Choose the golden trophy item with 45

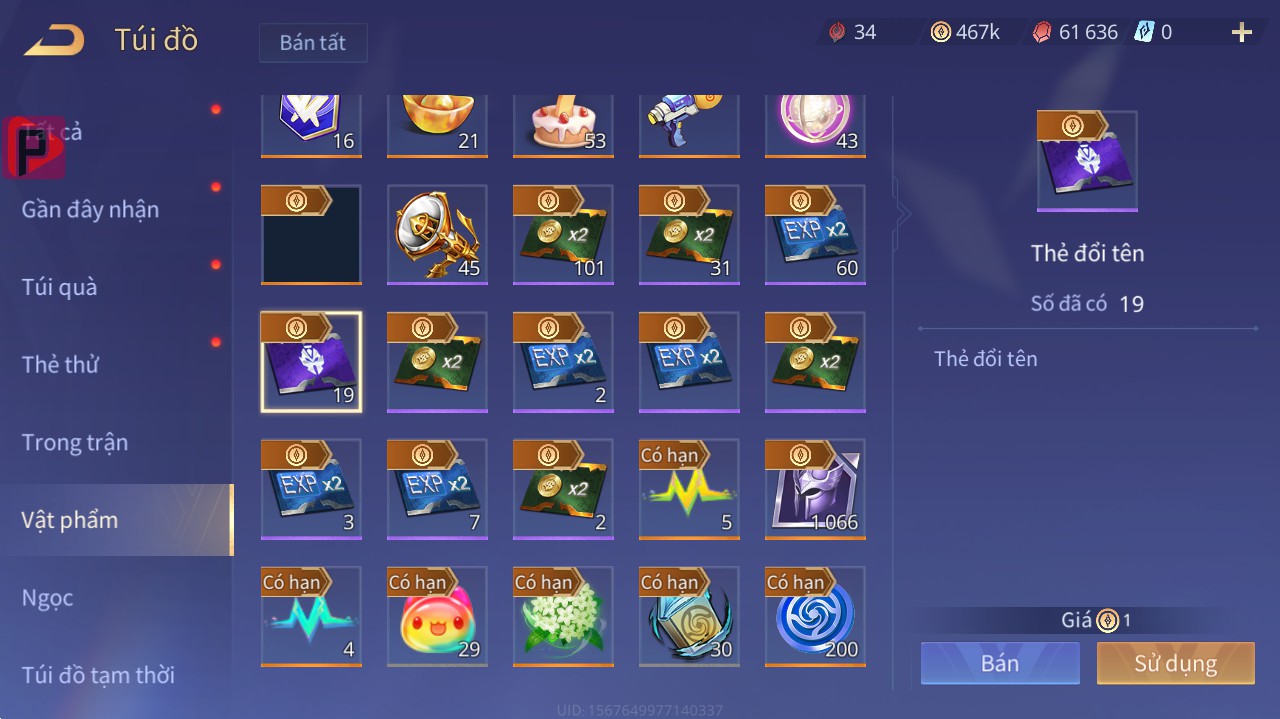pyautogui.click(x=437, y=235)
